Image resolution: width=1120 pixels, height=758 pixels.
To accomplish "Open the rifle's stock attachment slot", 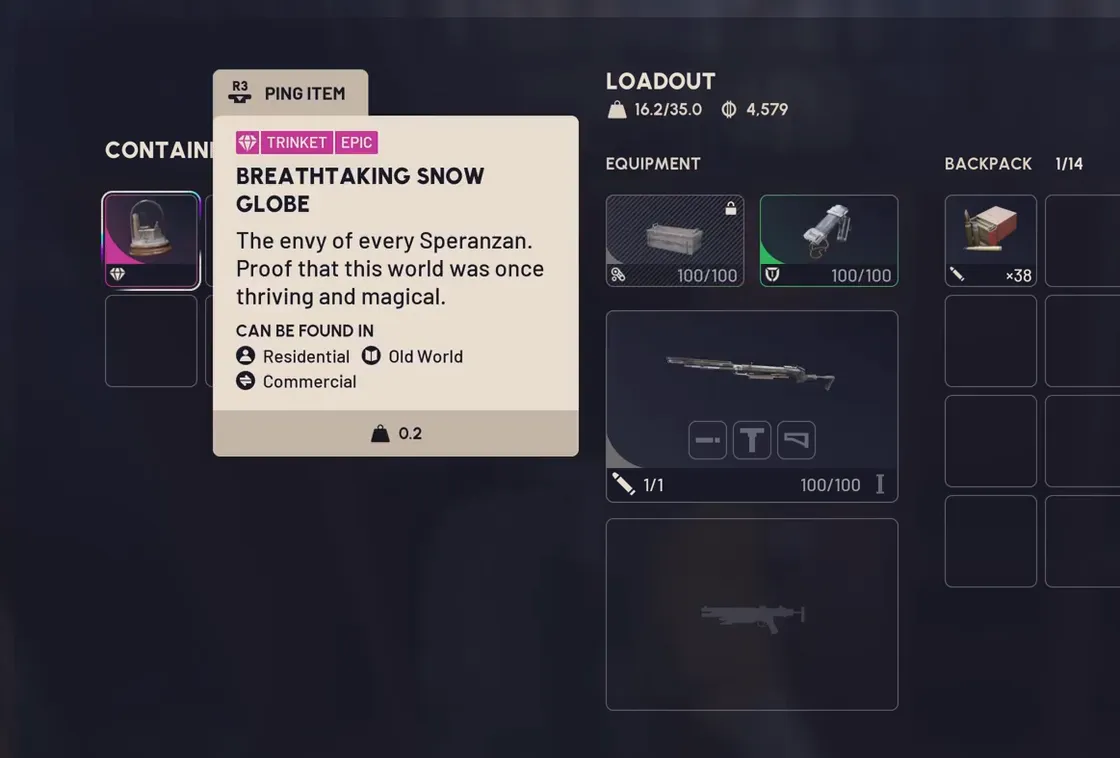I will 796,440.
